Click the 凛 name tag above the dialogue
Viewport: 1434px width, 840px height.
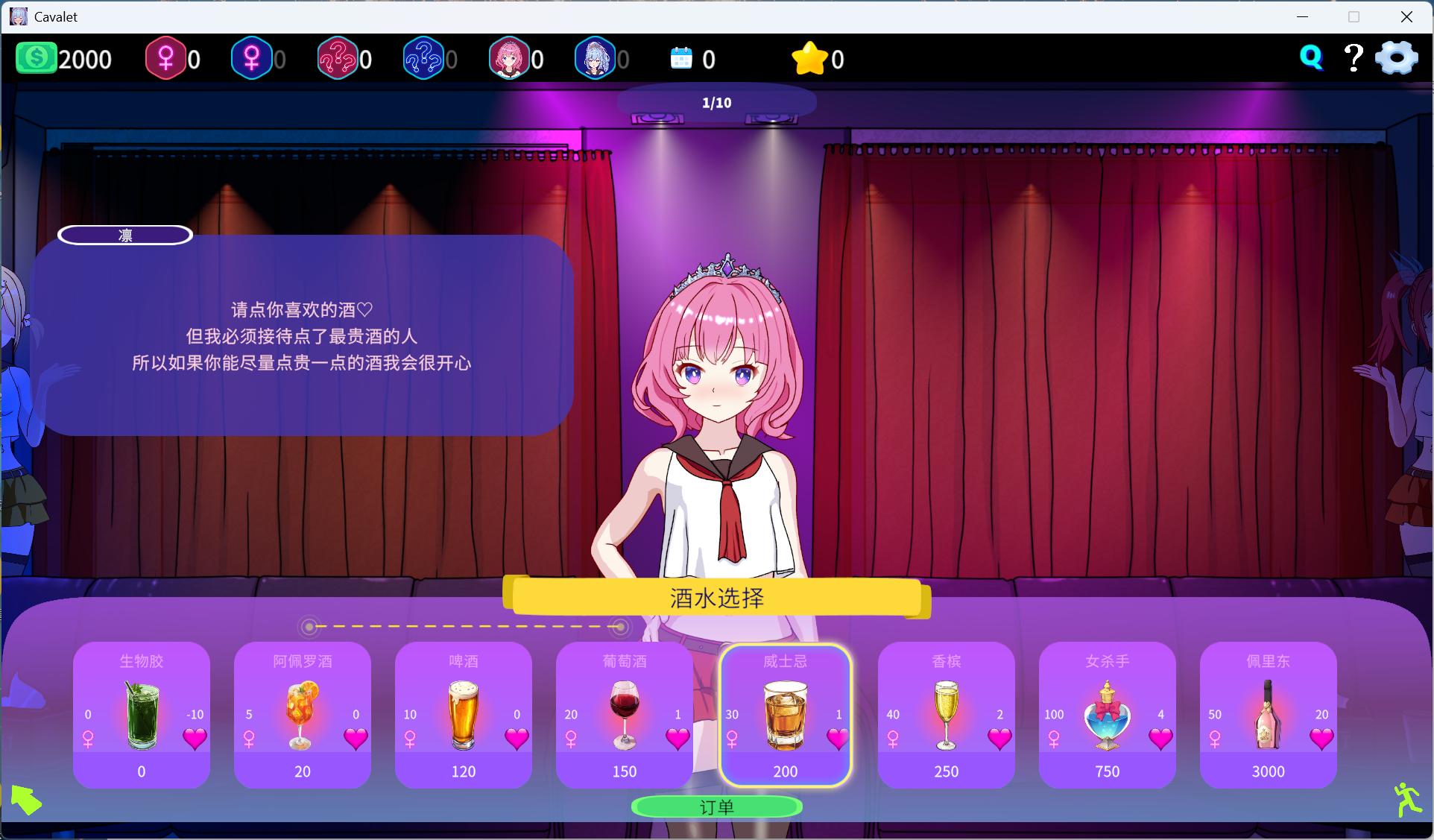coord(124,235)
